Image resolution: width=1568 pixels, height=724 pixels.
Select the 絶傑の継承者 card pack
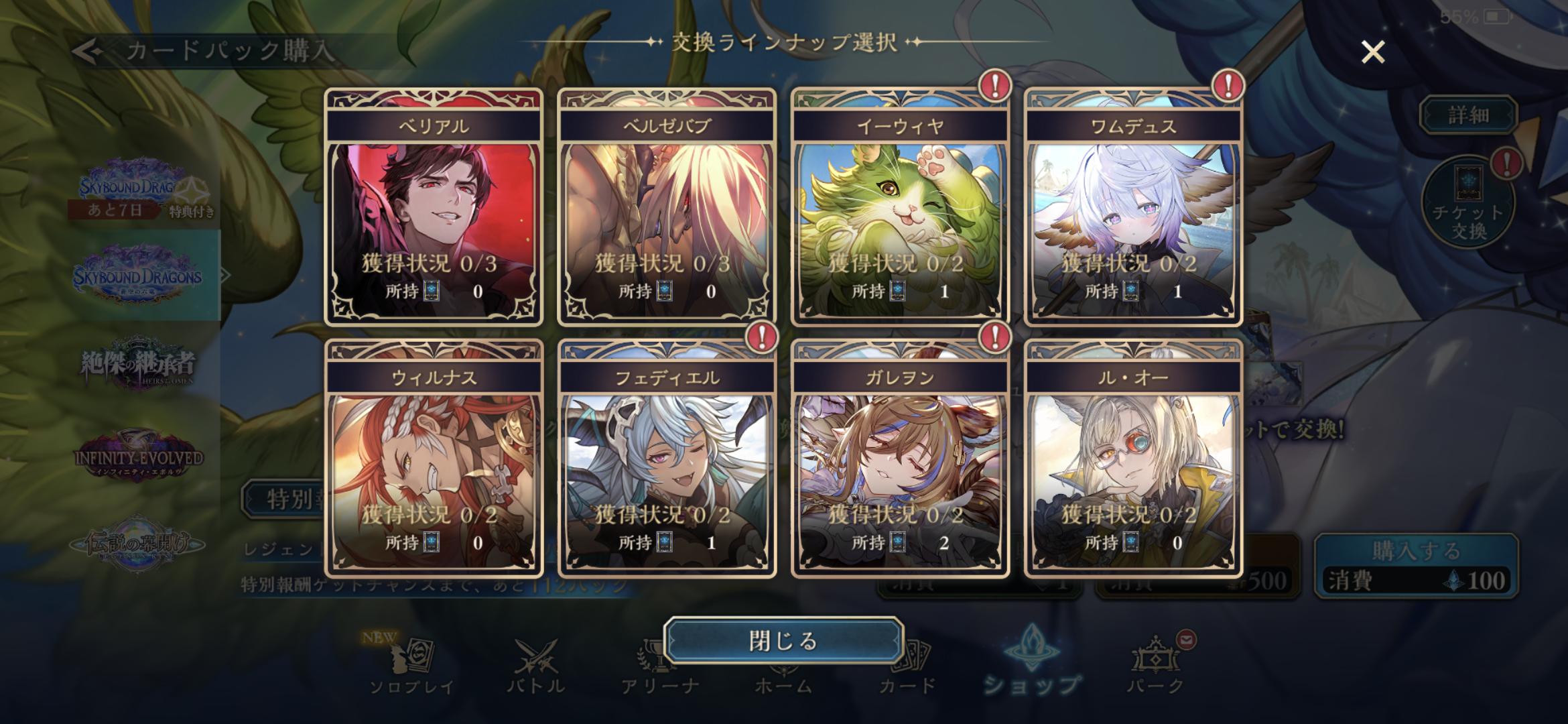(x=137, y=365)
